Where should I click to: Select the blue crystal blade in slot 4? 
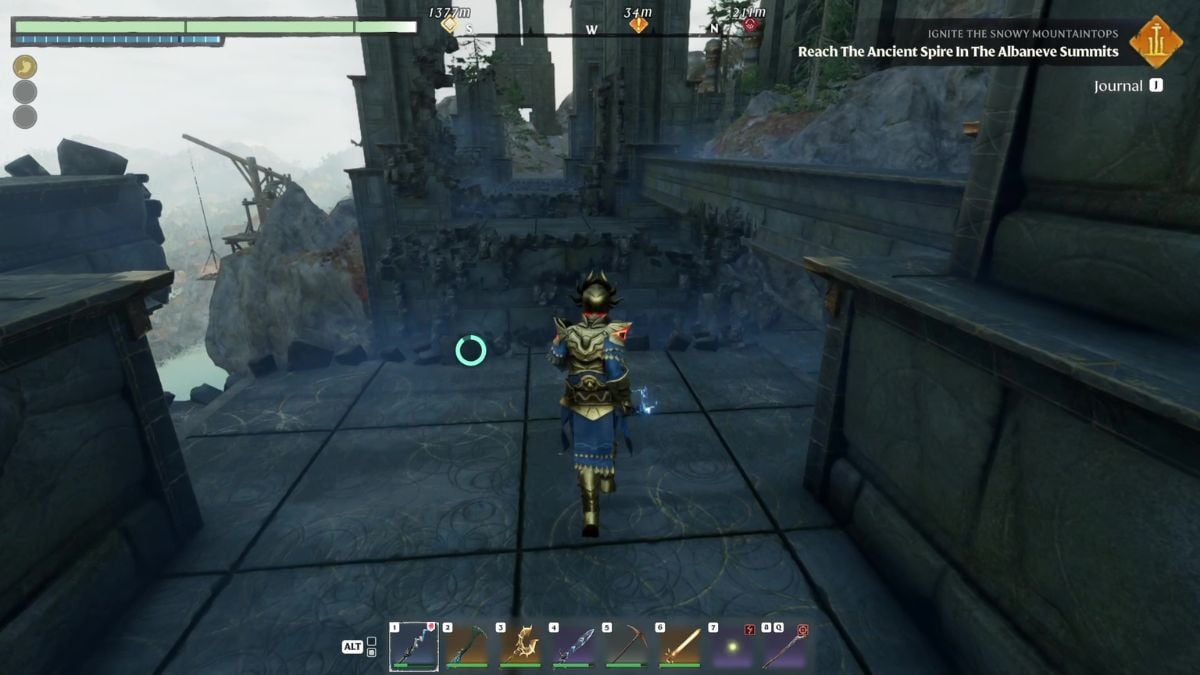click(573, 646)
